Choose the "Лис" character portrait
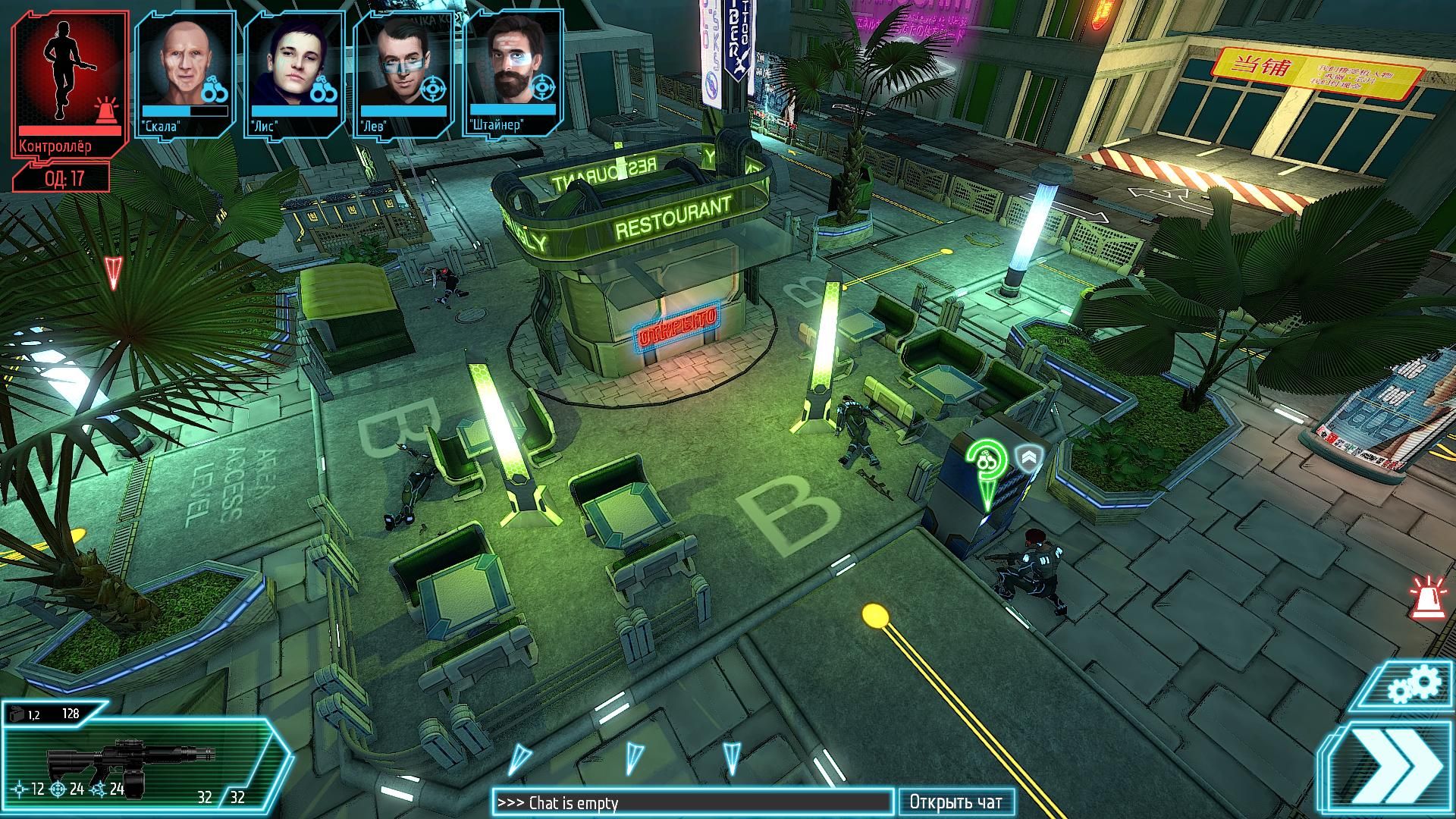 (x=294, y=73)
